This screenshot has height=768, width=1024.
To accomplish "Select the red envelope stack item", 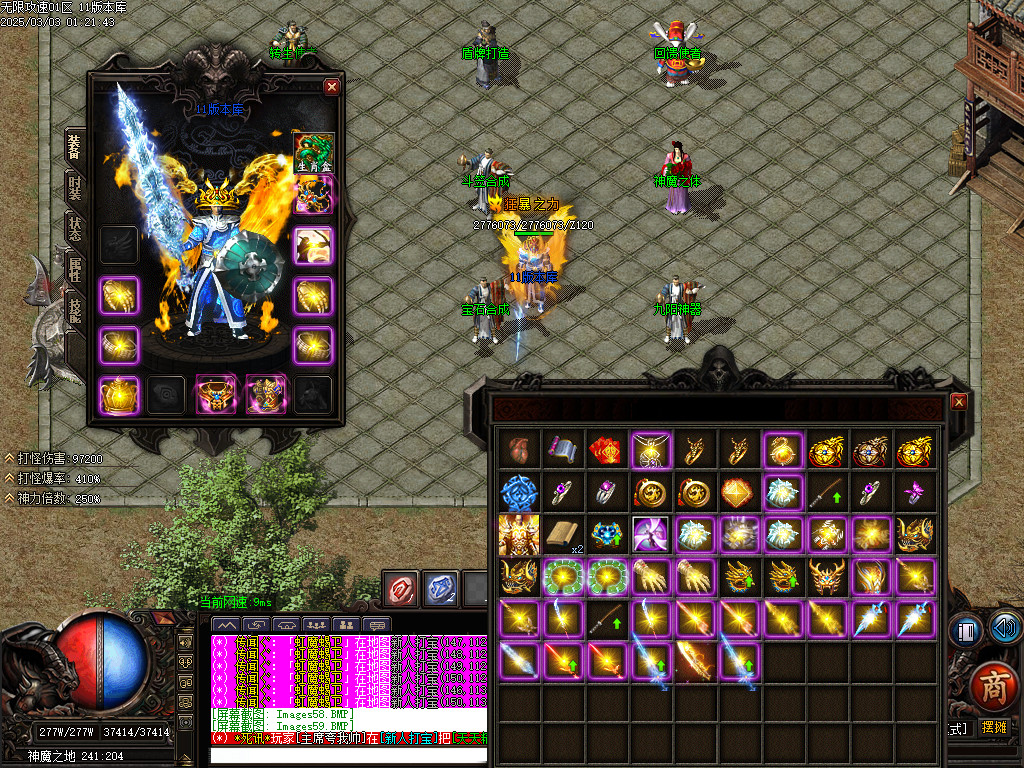I will coord(606,449).
